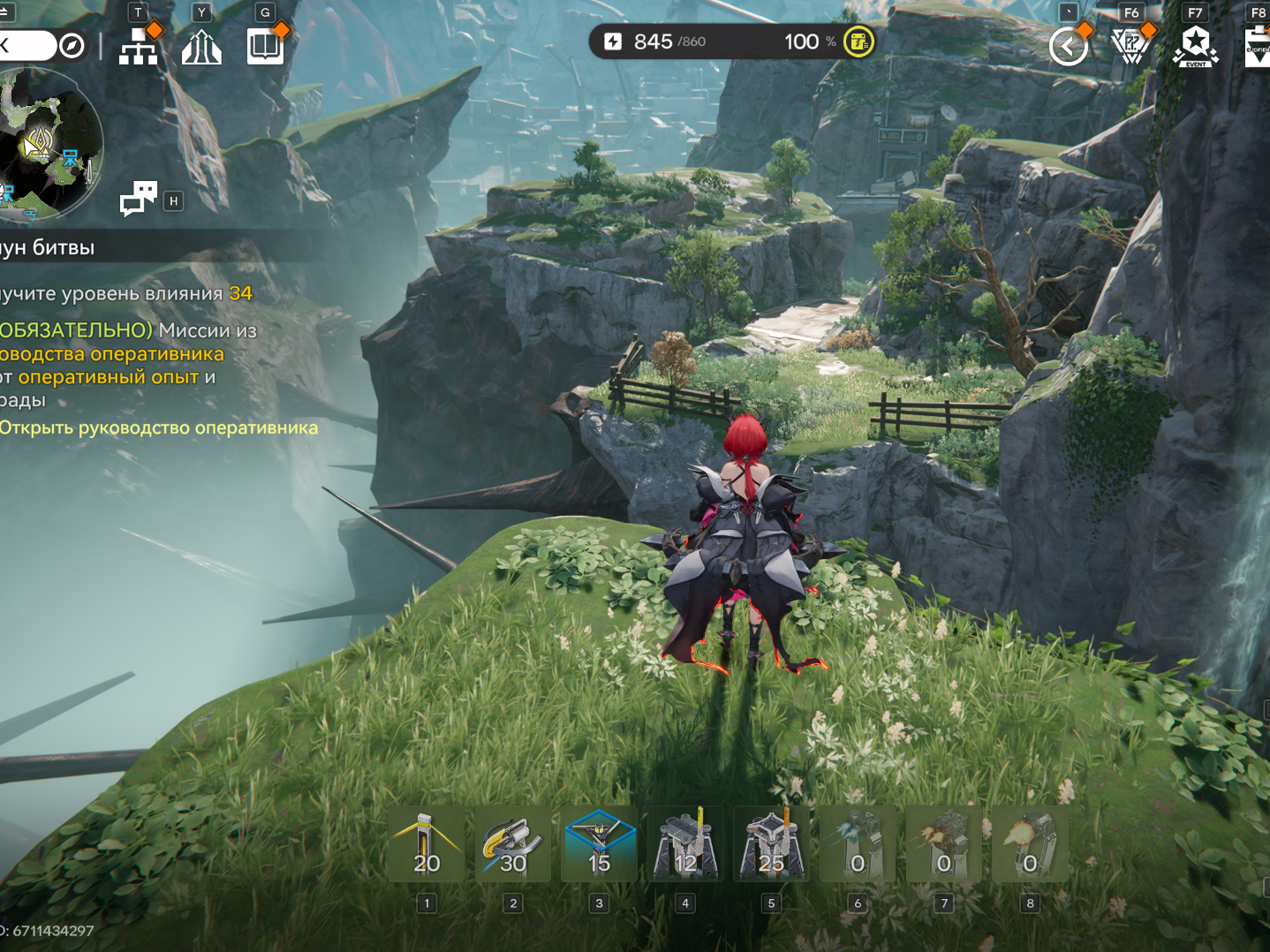1270x952 pixels.
Task: Open the Endfield clipboard icon
Action: pos(1258,46)
